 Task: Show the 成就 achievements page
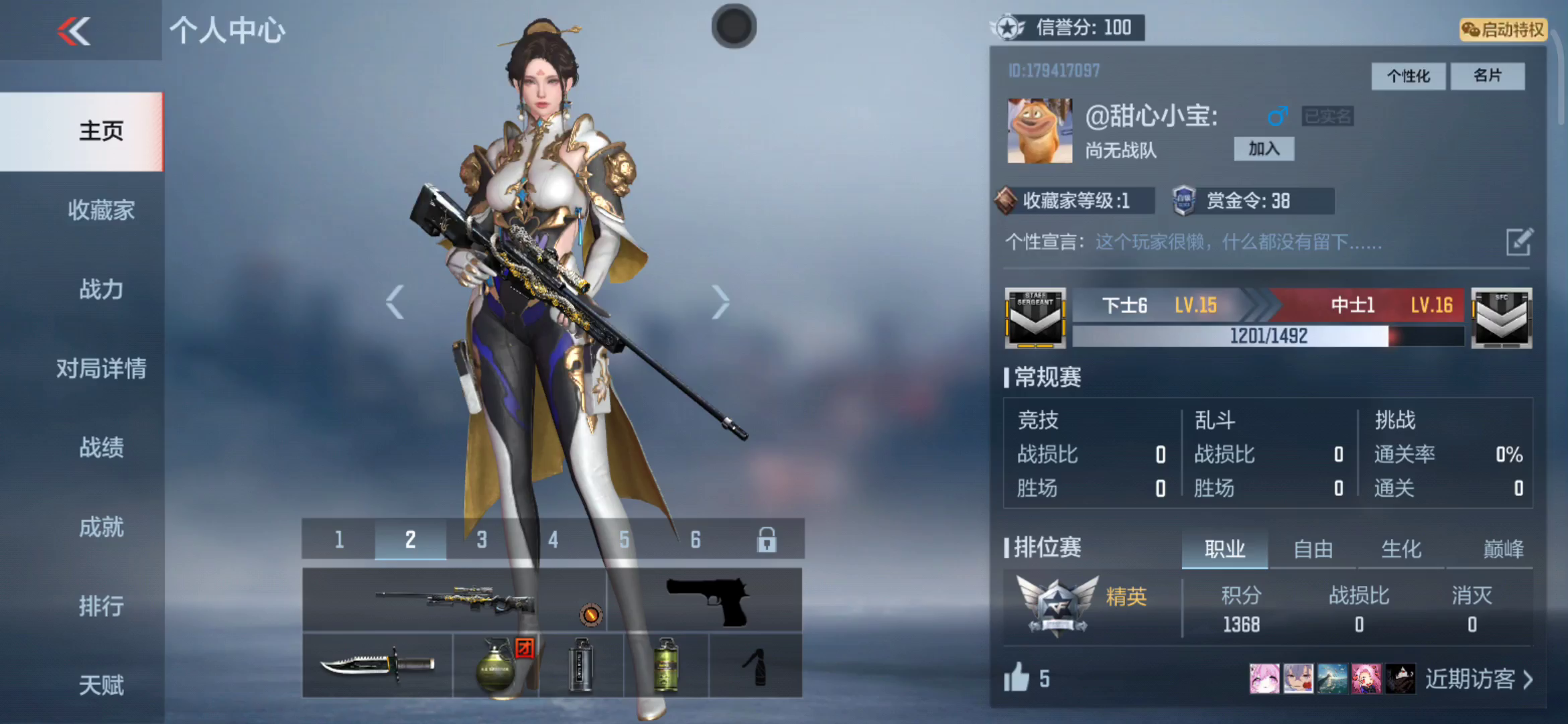coord(101,527)
